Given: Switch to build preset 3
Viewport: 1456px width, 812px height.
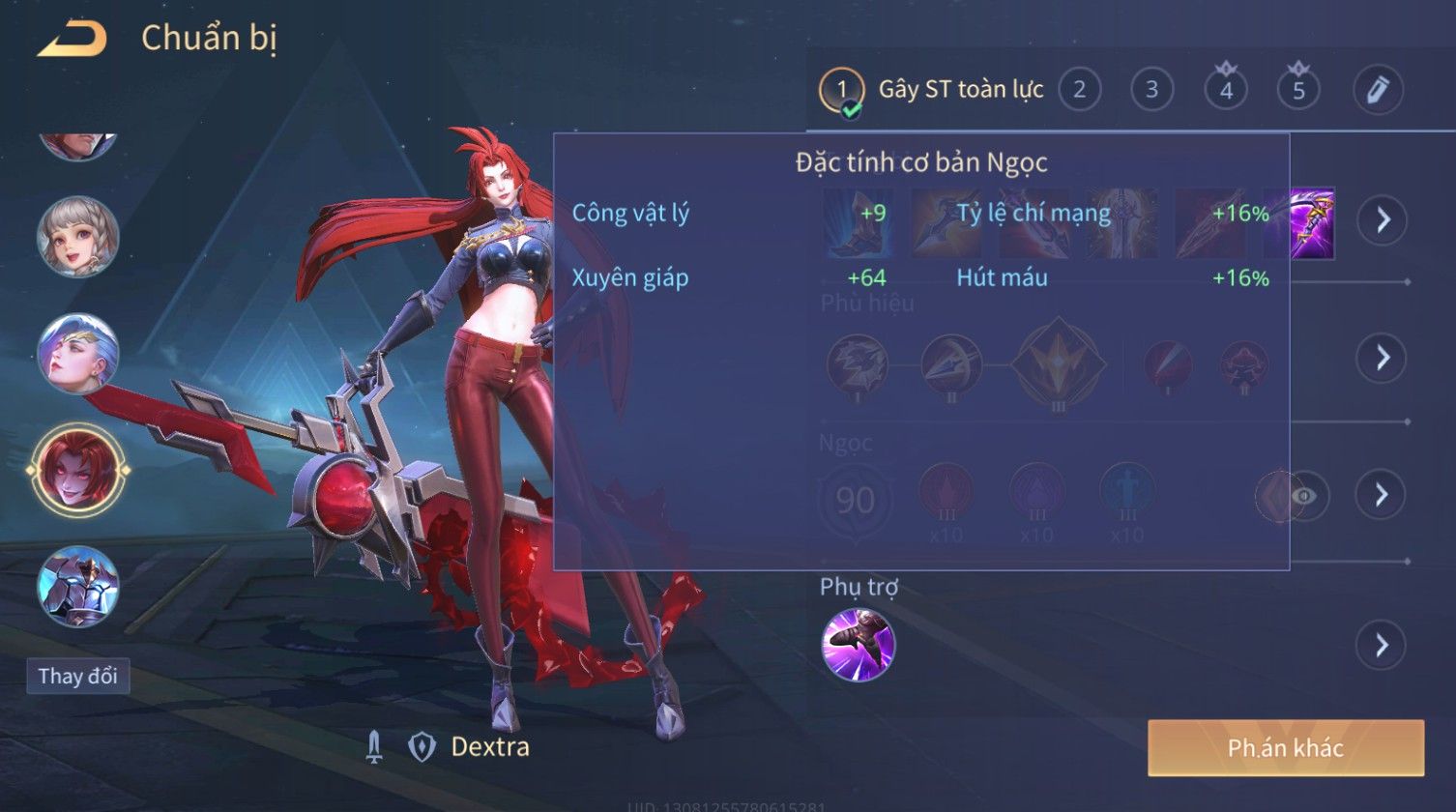Looking at the screenshot, I should tap(1151, 90).
